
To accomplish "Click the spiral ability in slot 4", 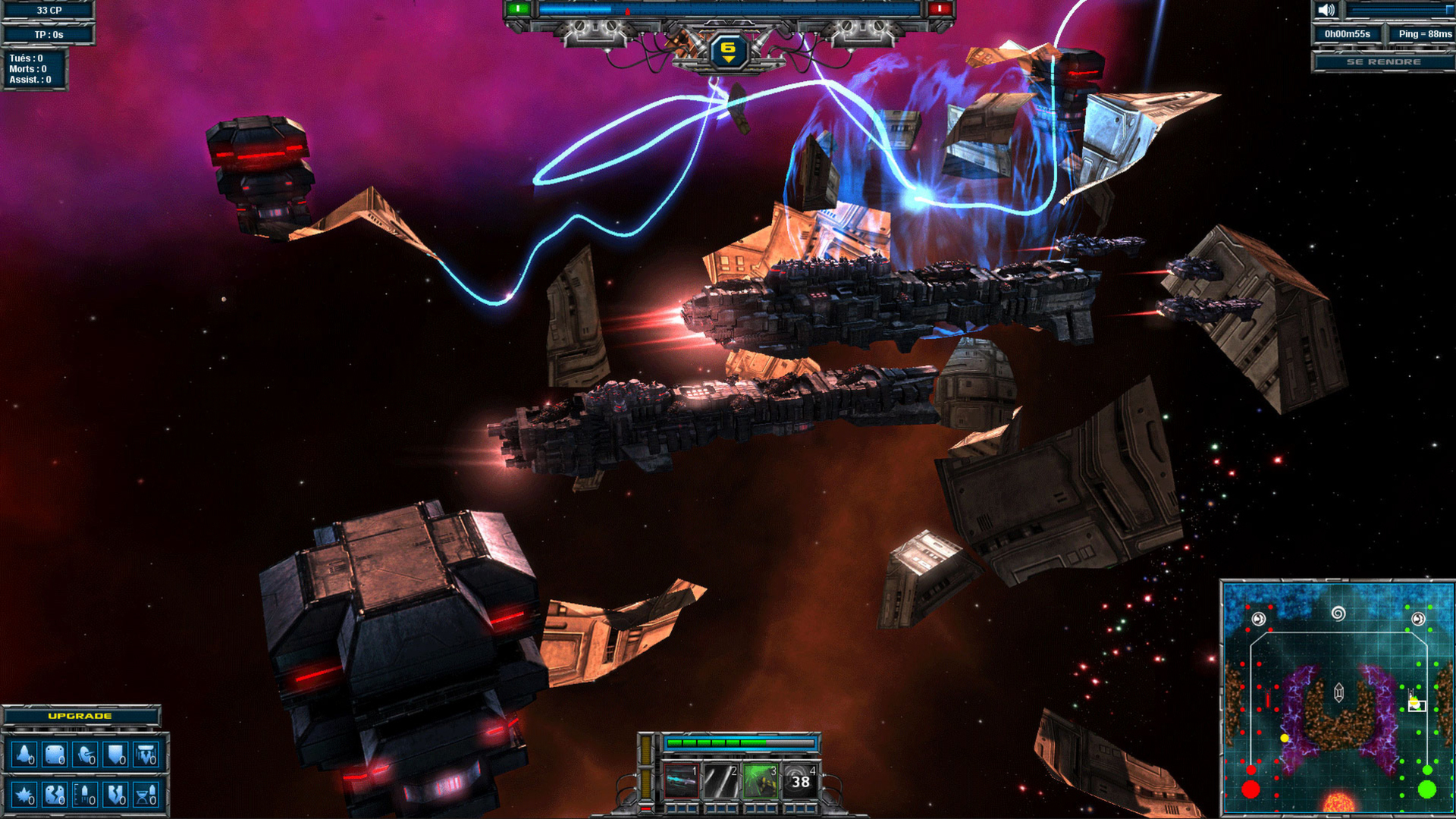I will tap(799, 781).
